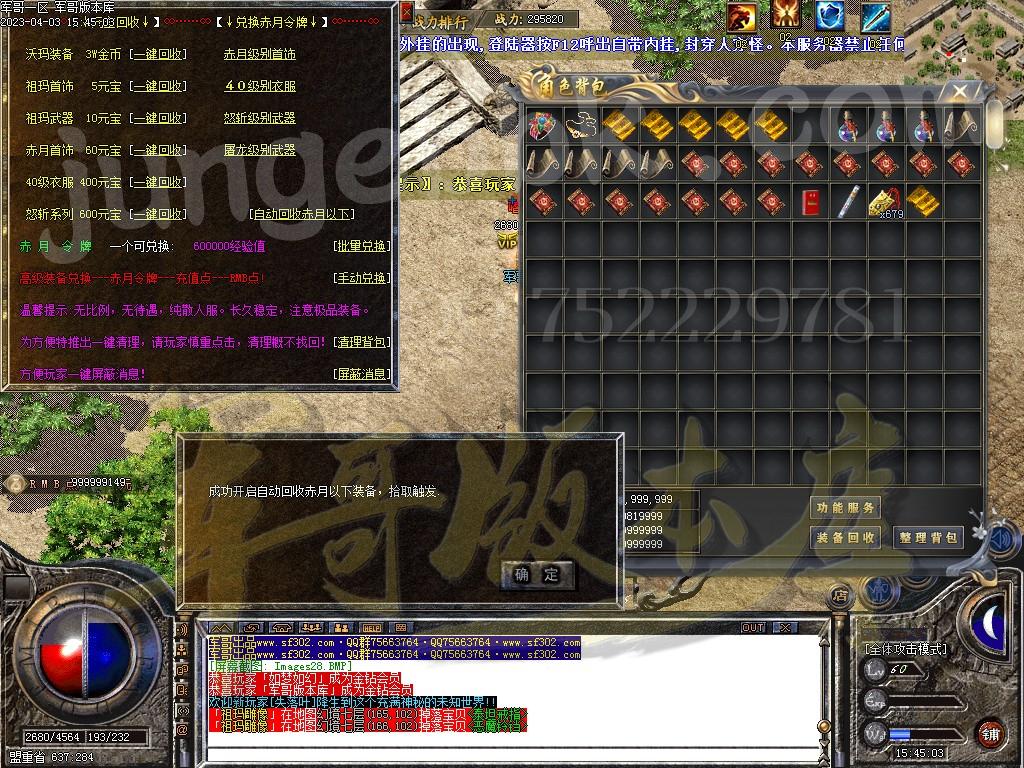Select the token stack showing x679
Viewport: 1024px width, 768px height.
point(885,203)
